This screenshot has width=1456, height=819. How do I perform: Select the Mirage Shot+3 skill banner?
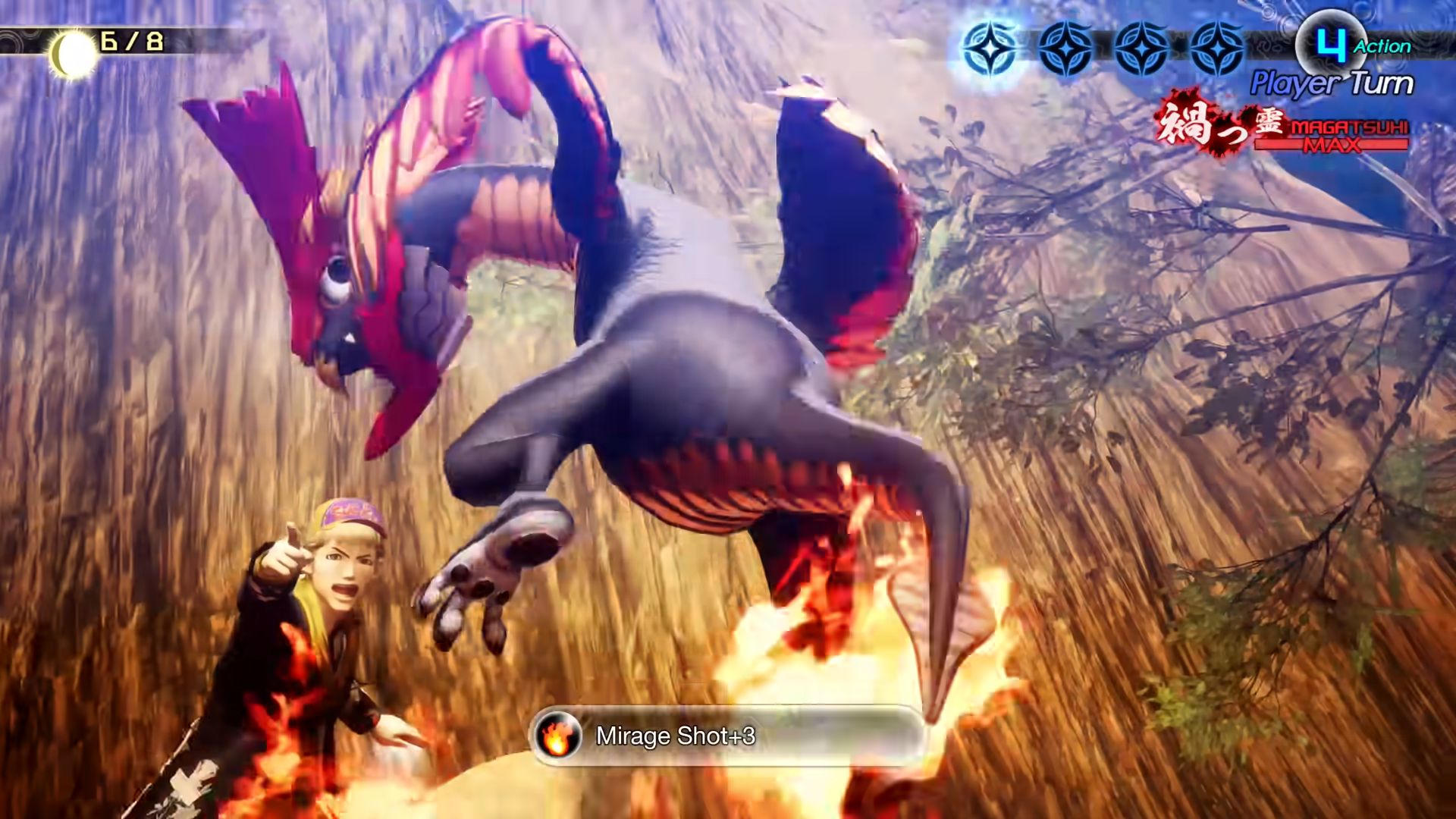click(726, 736)
